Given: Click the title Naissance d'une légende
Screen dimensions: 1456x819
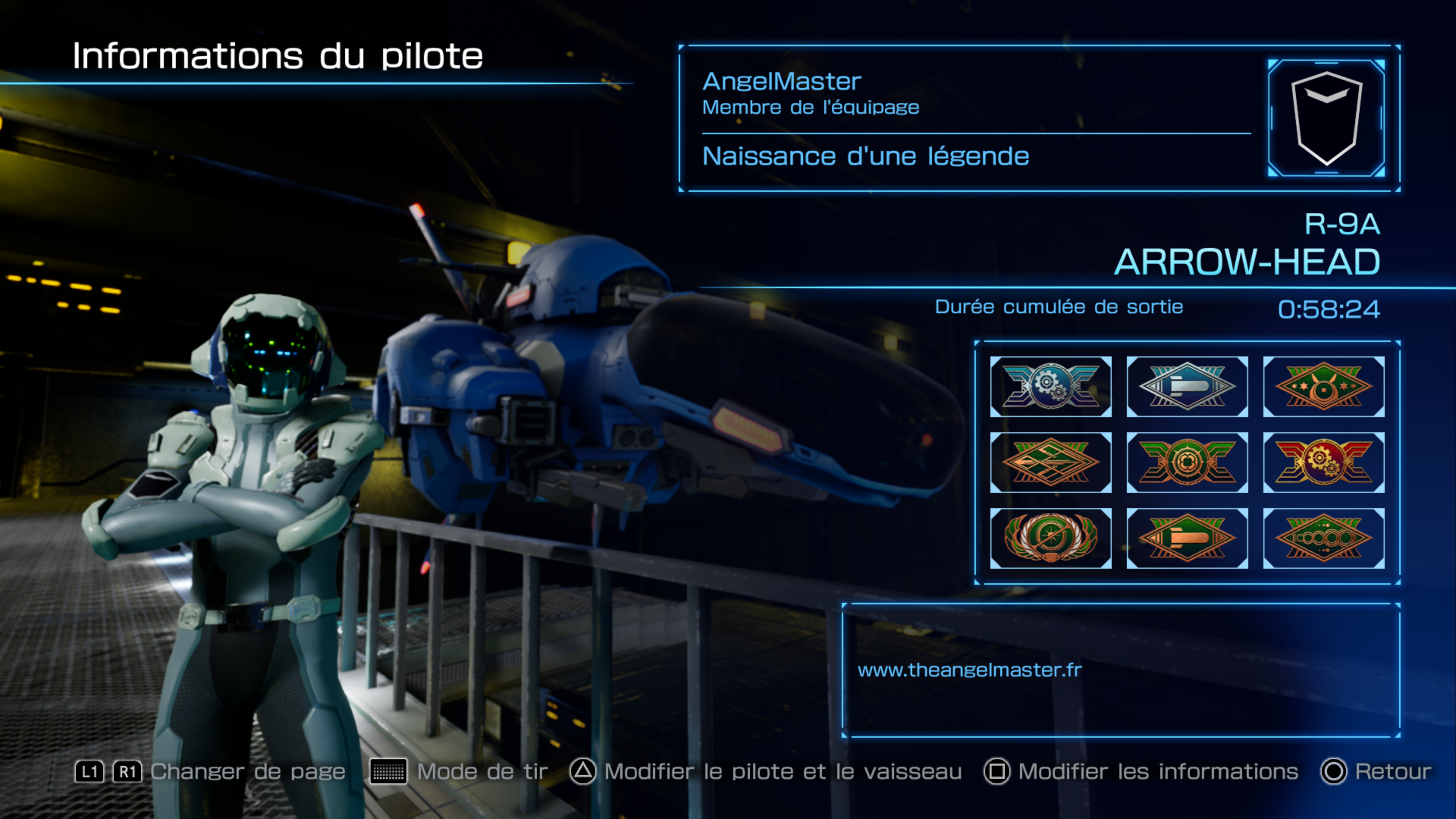Looking at the screenshot, I should (865, 157).
